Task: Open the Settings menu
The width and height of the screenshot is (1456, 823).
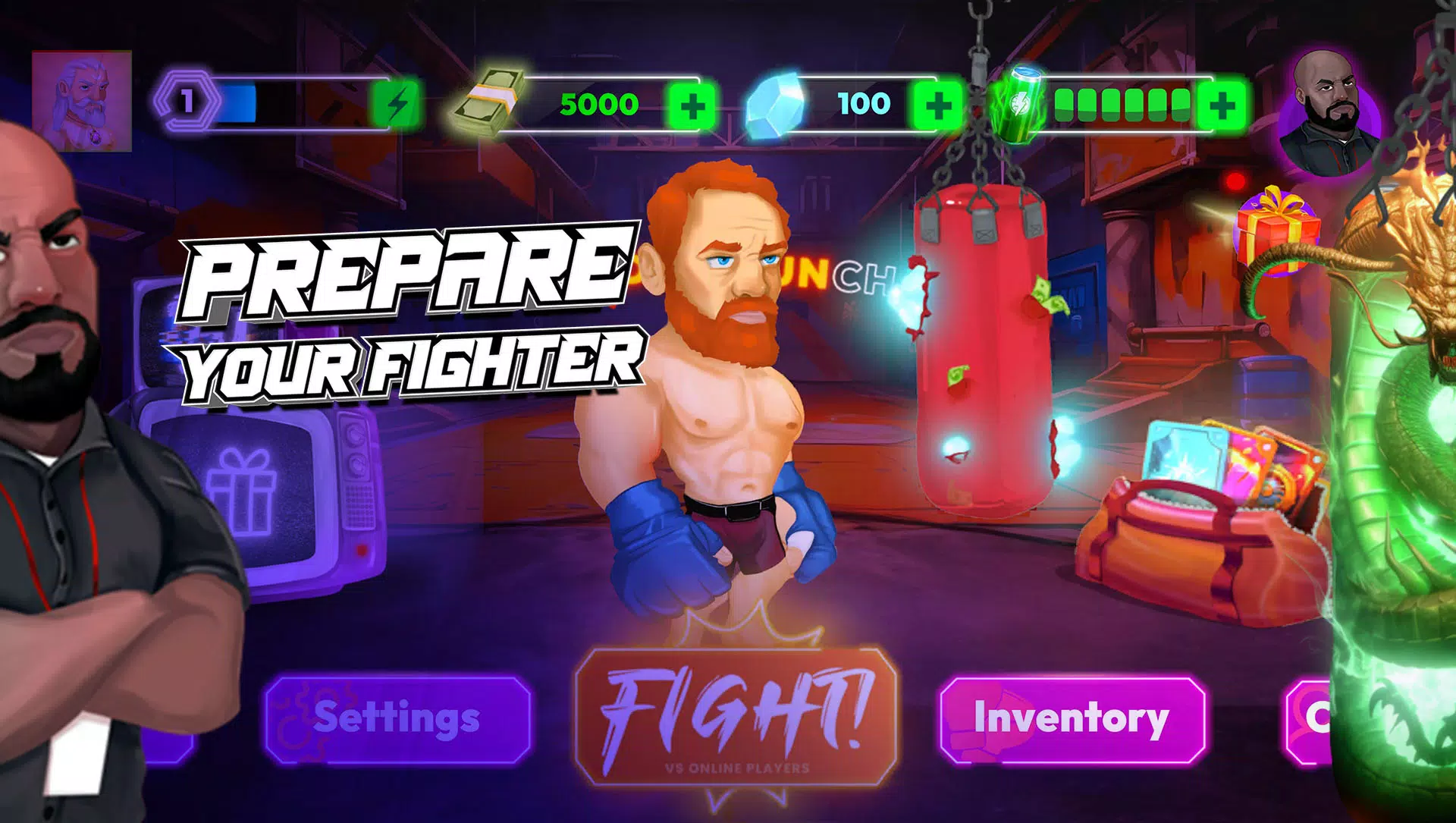Action: coord(398,719)
